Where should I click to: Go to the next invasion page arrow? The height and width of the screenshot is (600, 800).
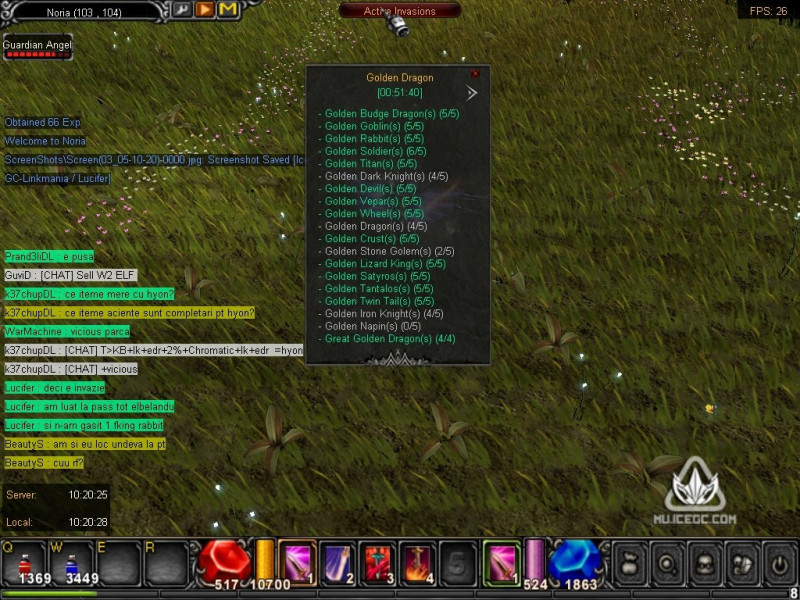(472, 93)
